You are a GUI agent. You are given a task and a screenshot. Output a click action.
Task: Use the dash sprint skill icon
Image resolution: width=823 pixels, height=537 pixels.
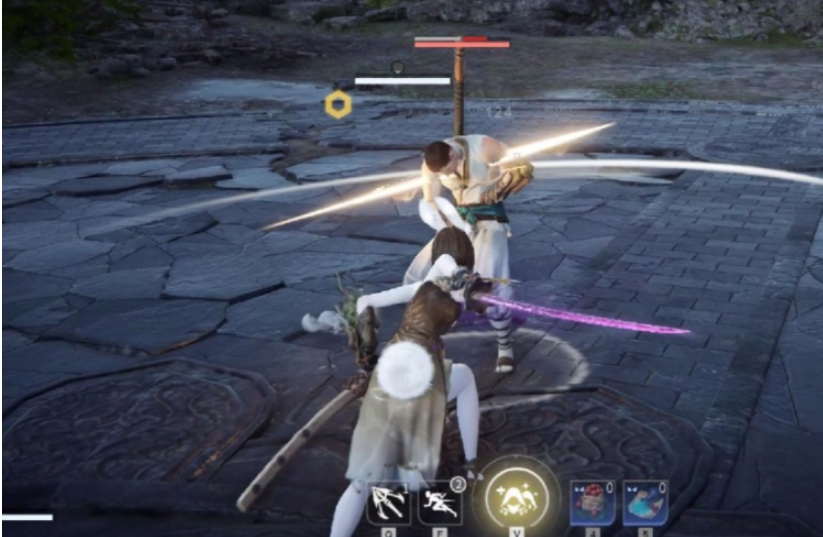pos(440,502)
